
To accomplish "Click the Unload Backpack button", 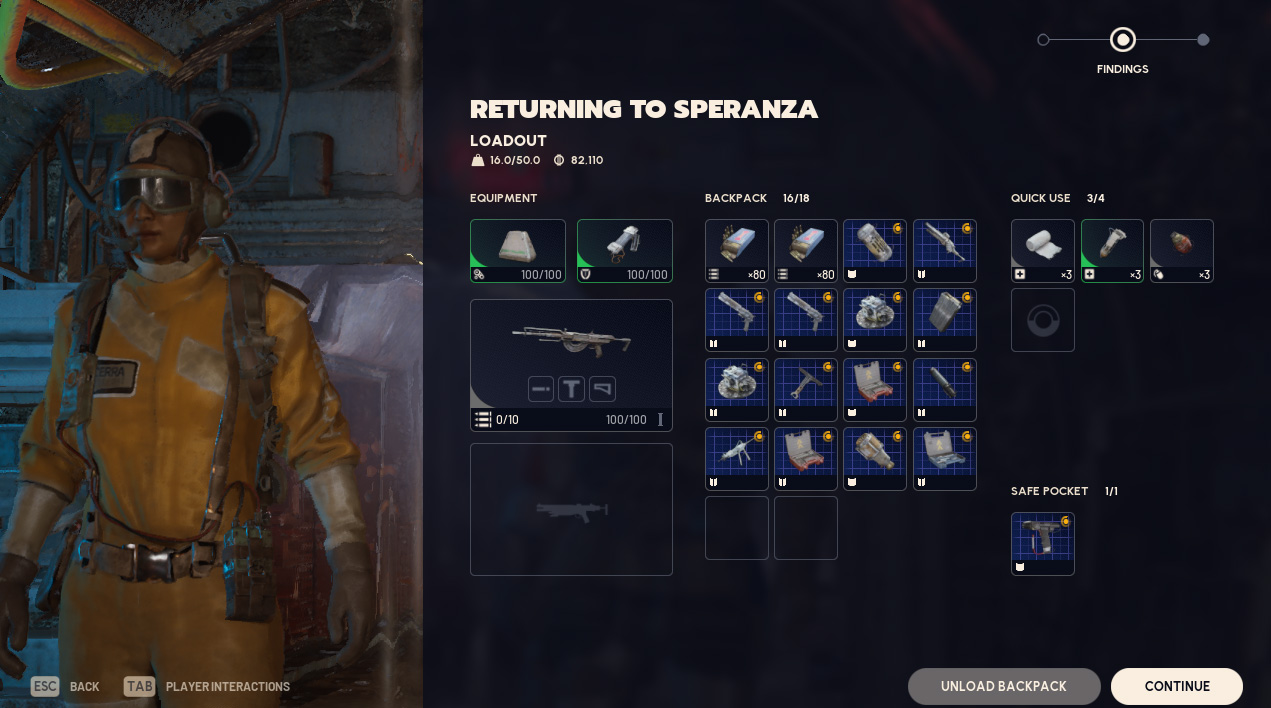I will (x=1003, y=686).
